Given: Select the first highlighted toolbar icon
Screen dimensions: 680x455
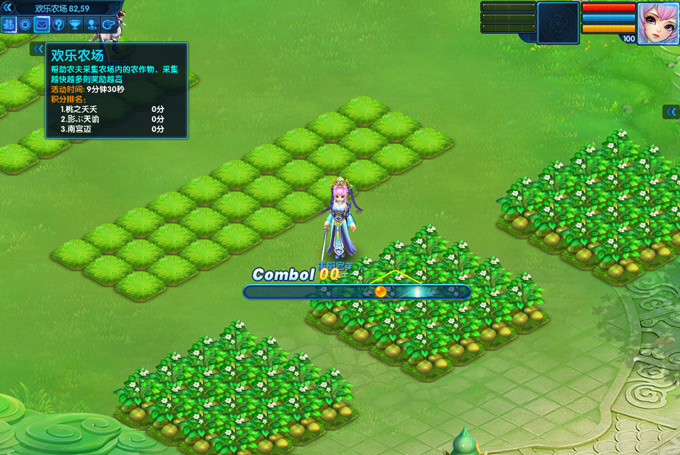Looking at the screenshot, I should coord(9,23).
